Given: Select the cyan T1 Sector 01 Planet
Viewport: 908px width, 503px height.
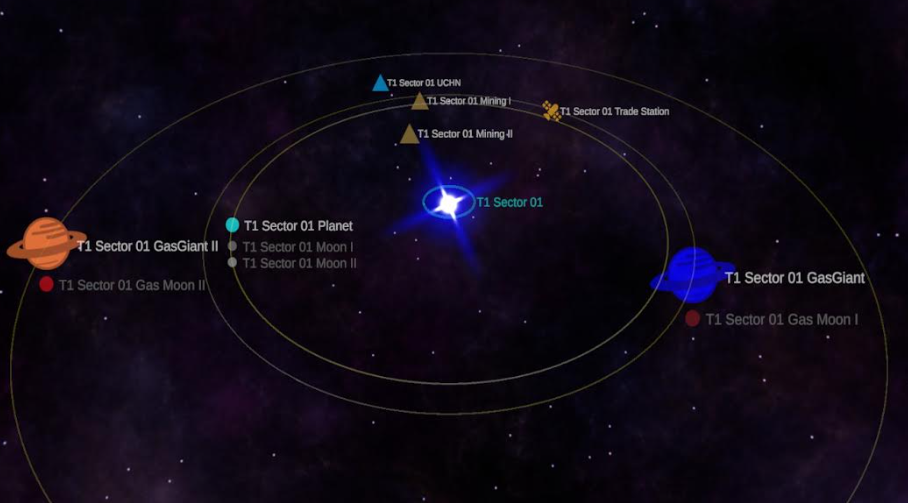Looking at the screenshot, I should click(232, 225).
